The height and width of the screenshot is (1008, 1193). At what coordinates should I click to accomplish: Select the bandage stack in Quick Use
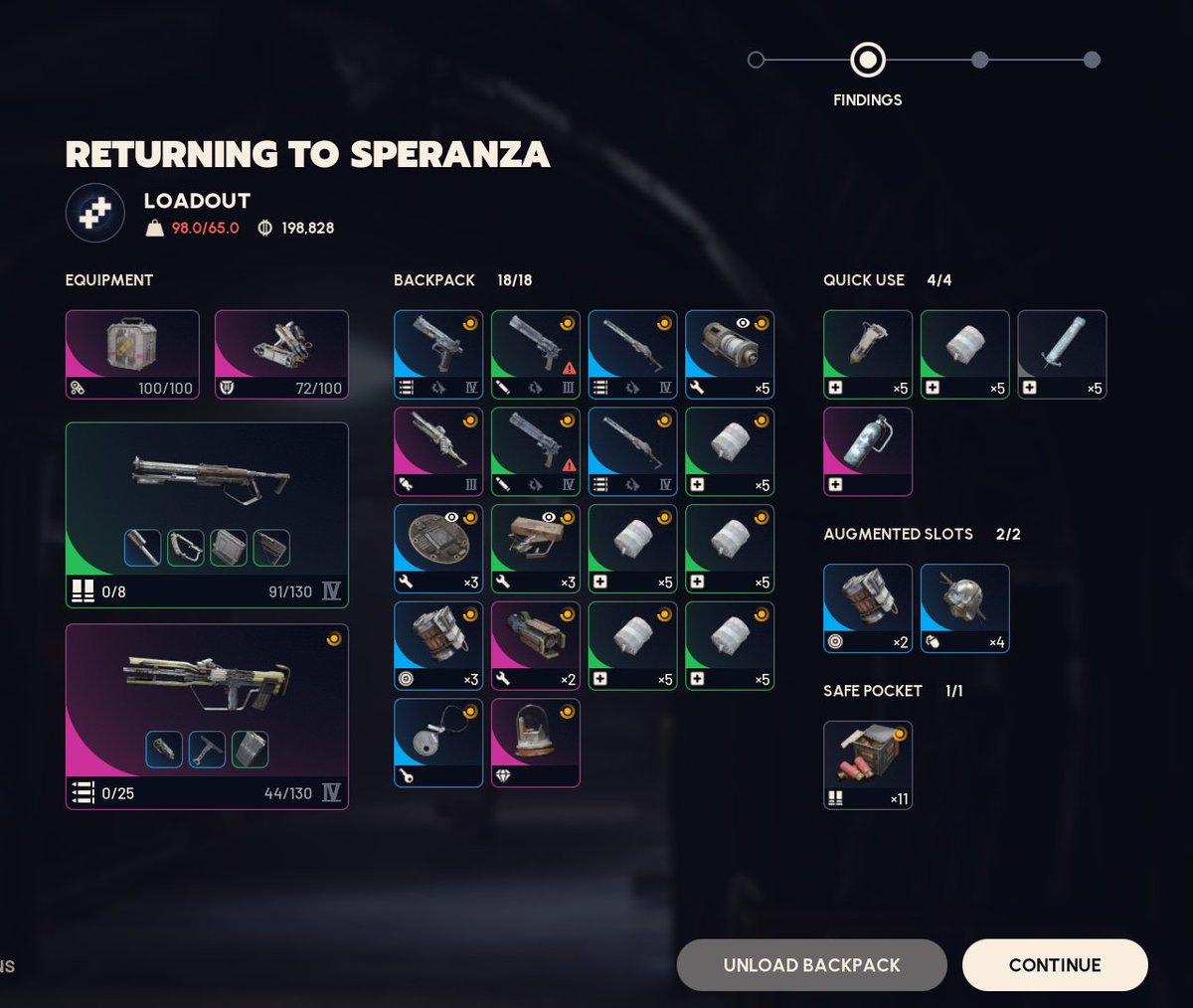(964, 354)
